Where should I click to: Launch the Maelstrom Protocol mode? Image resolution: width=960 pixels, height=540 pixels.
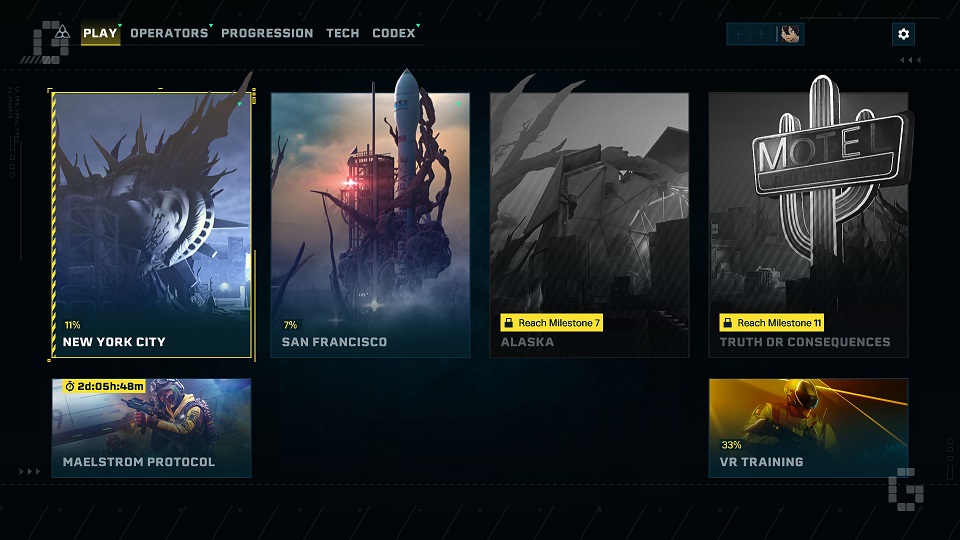(x=151, y=427)
